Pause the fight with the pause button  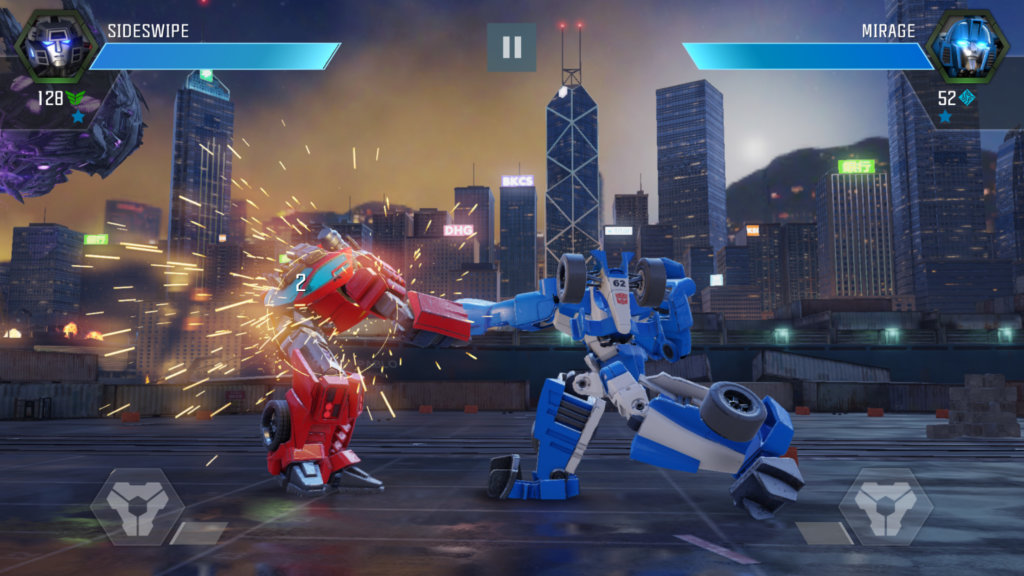(x=511, y=47)
